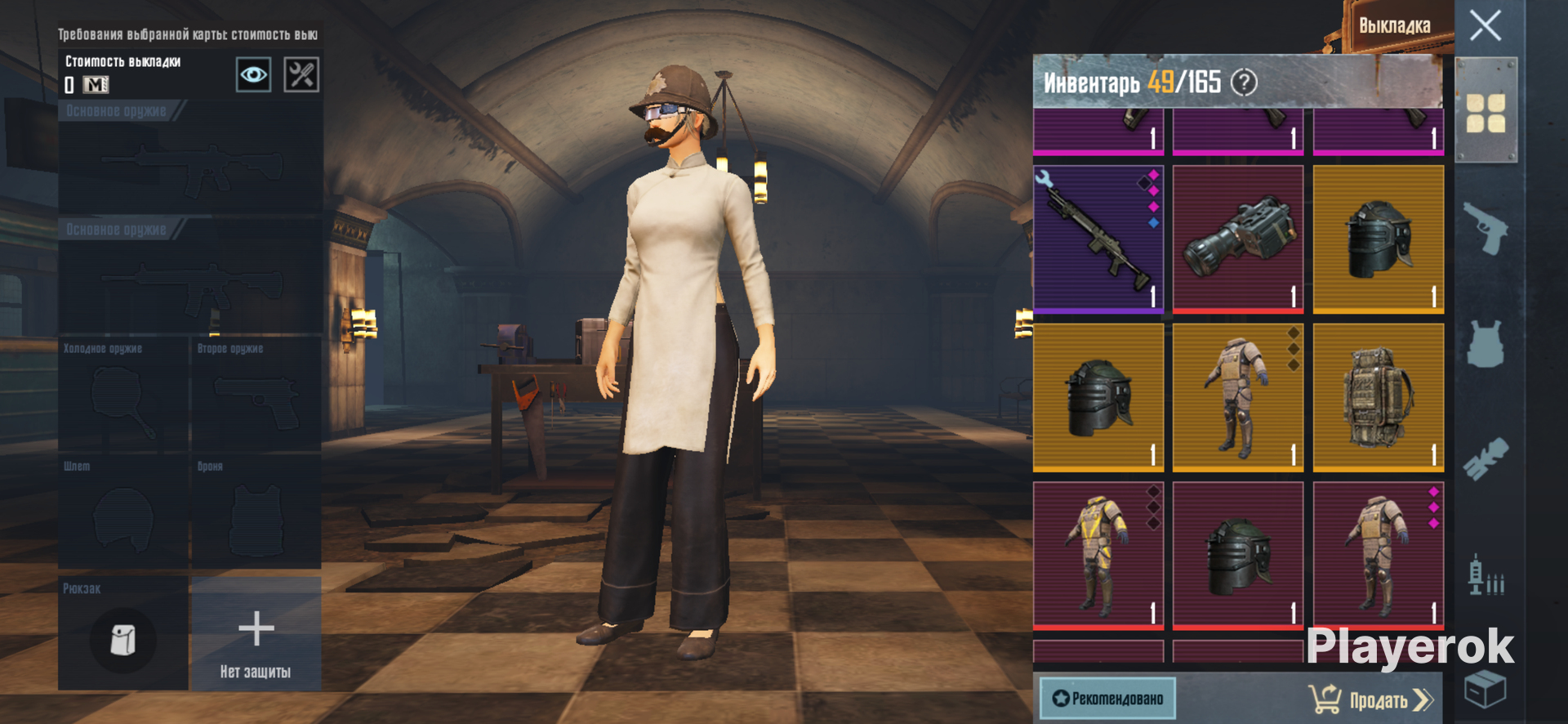Screen dimensions: 1568x724
Task: Pick the thermal scope item
Action: point(1238,239)
